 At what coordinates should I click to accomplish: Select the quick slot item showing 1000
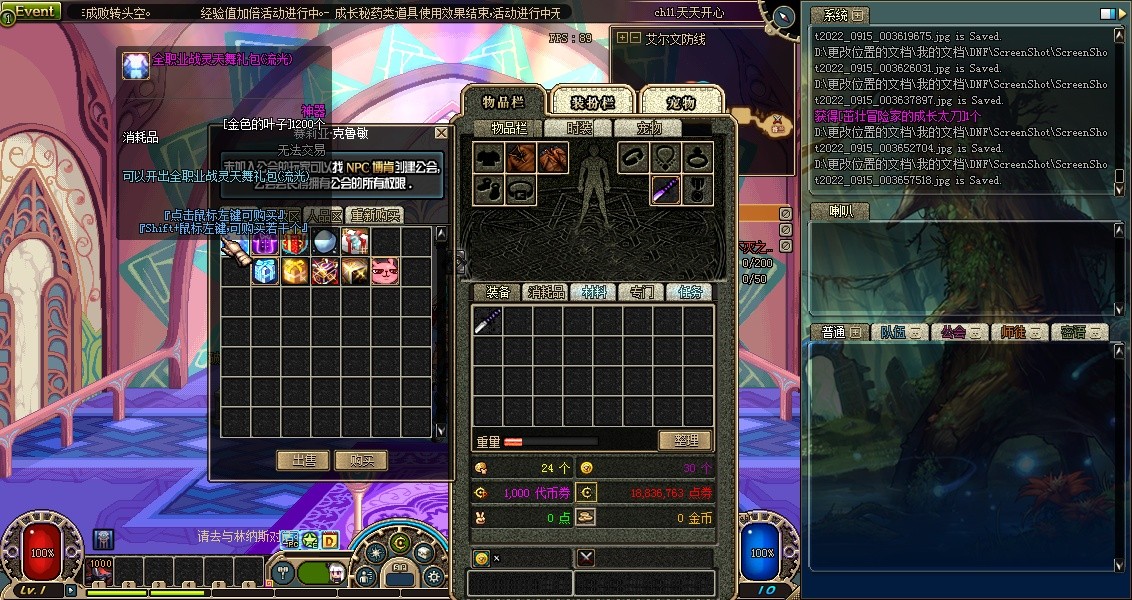click(x=101, y=571)
